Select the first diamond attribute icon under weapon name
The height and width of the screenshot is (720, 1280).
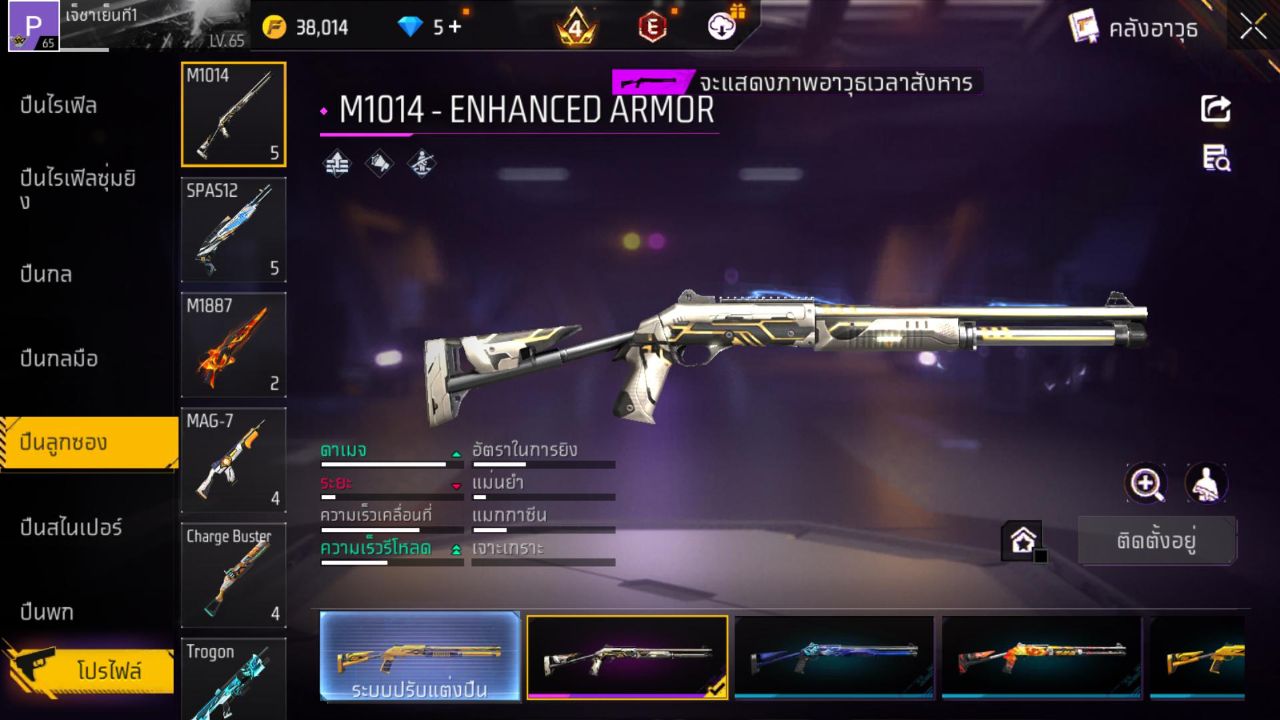coord(335,163)
